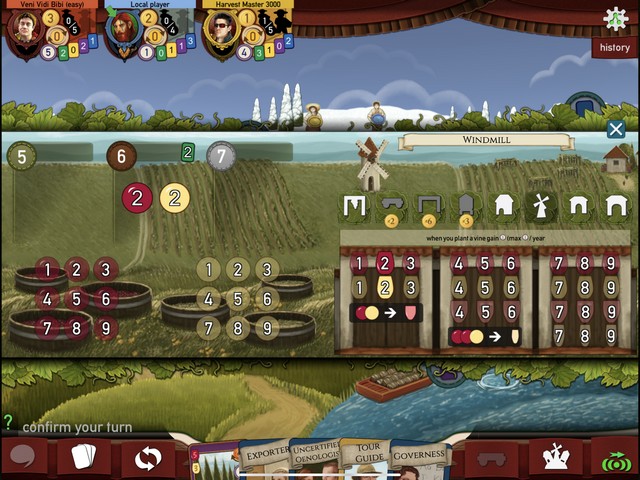Select the Governess card in hand
This screenshot has height=480, width=640.
point(418,456)
